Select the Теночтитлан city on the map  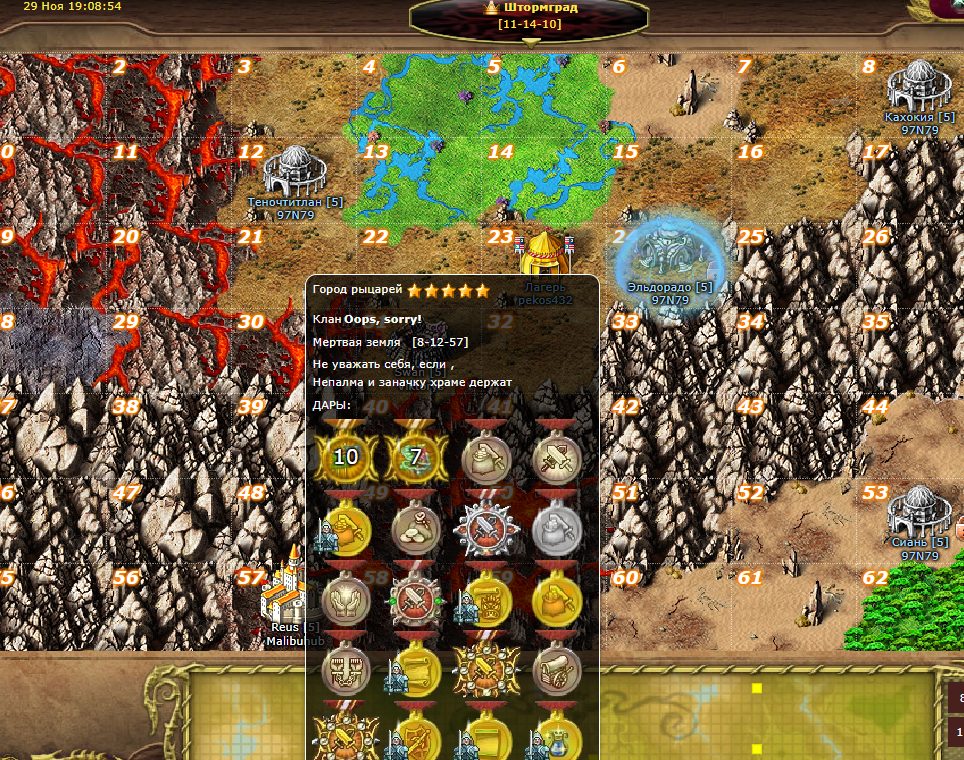295,171
